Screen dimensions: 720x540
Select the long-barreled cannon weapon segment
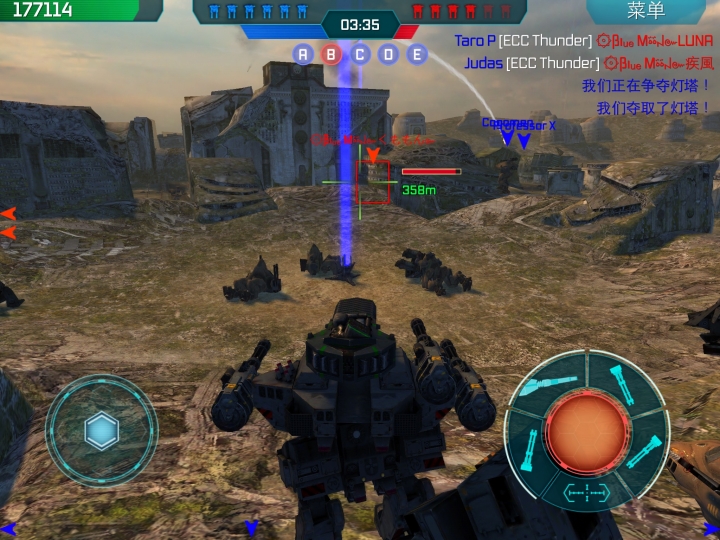[x=550, y=384]
